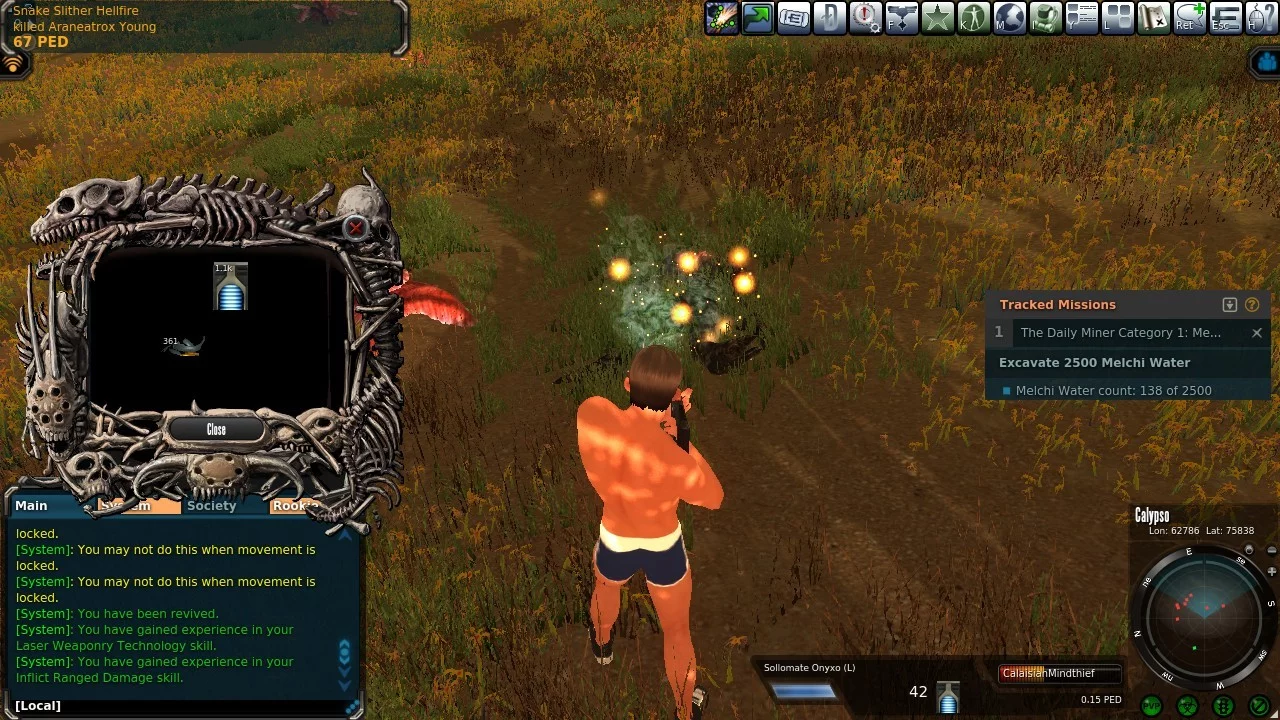The image size is (1280, 720).
Task: Open the Esc main menu toolbar icon
Action: pos(1226,18)
